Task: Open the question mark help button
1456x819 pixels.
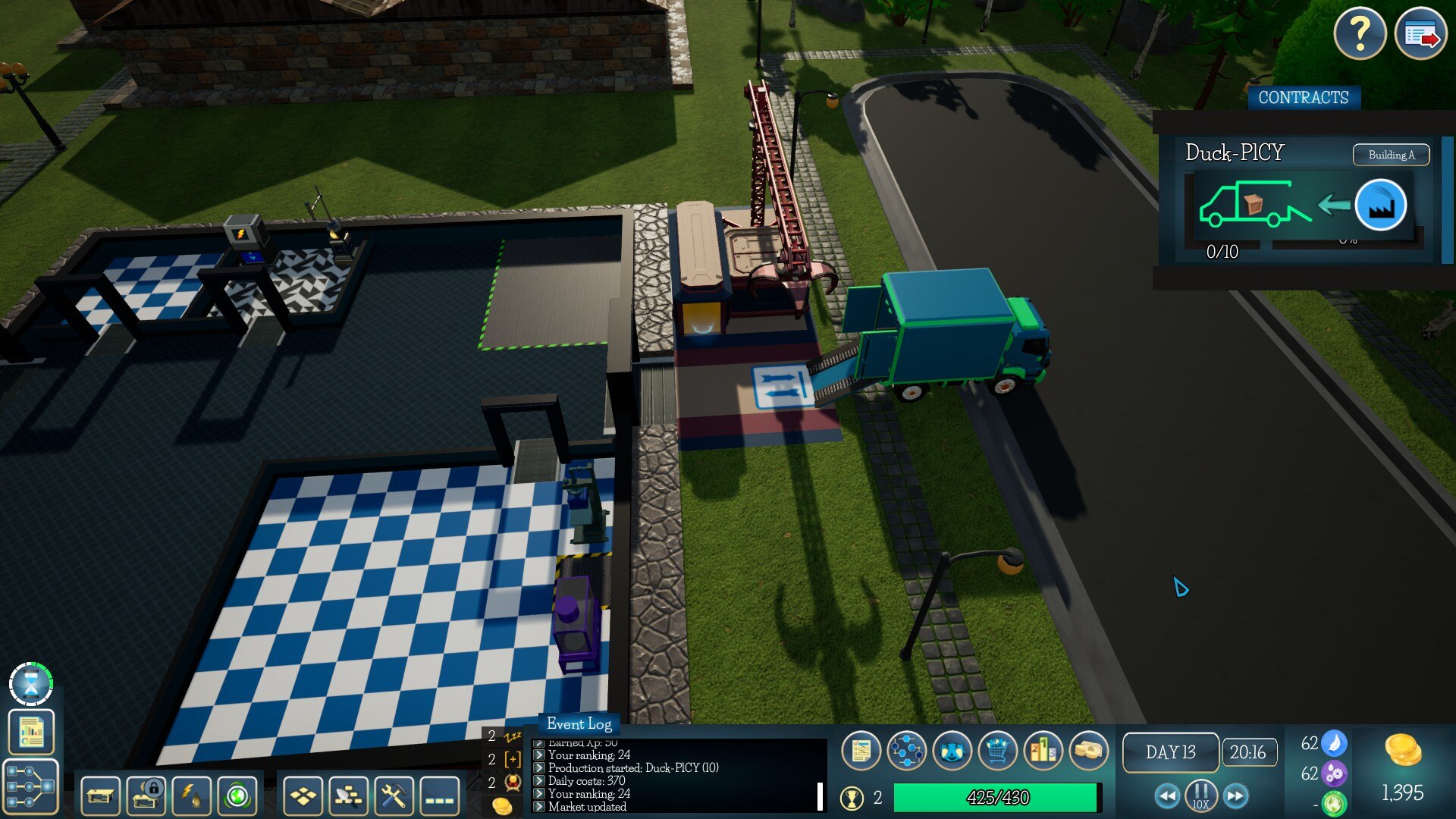Action: click(x=1360, y=33)
